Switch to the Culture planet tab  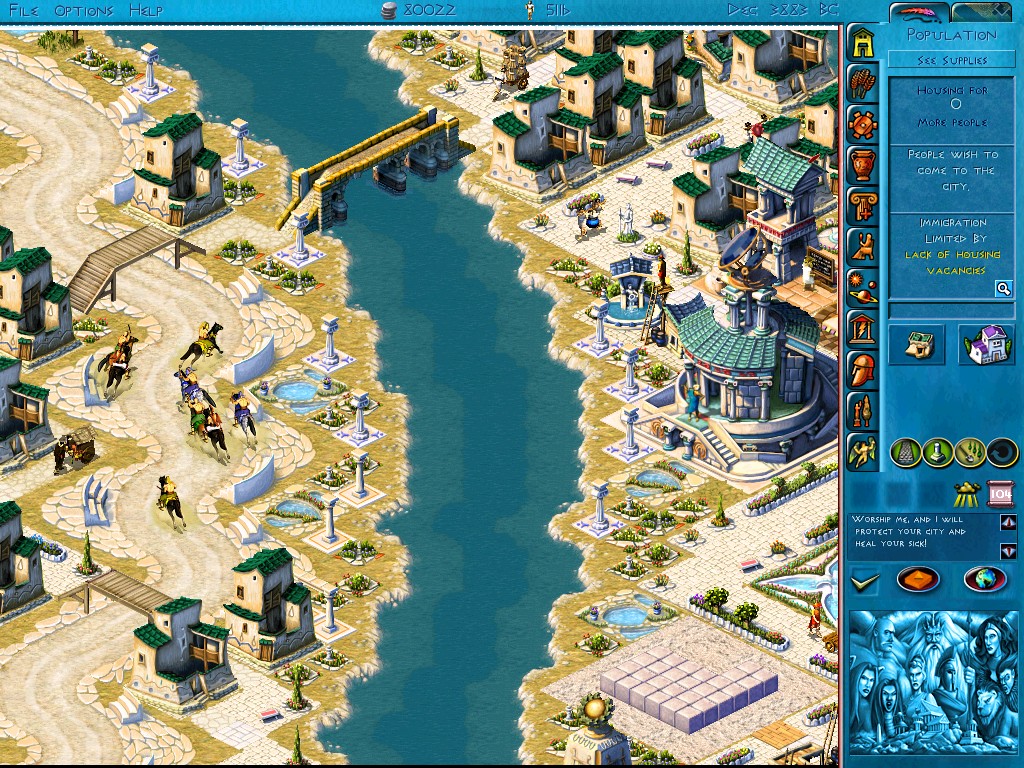pos(862,287)
